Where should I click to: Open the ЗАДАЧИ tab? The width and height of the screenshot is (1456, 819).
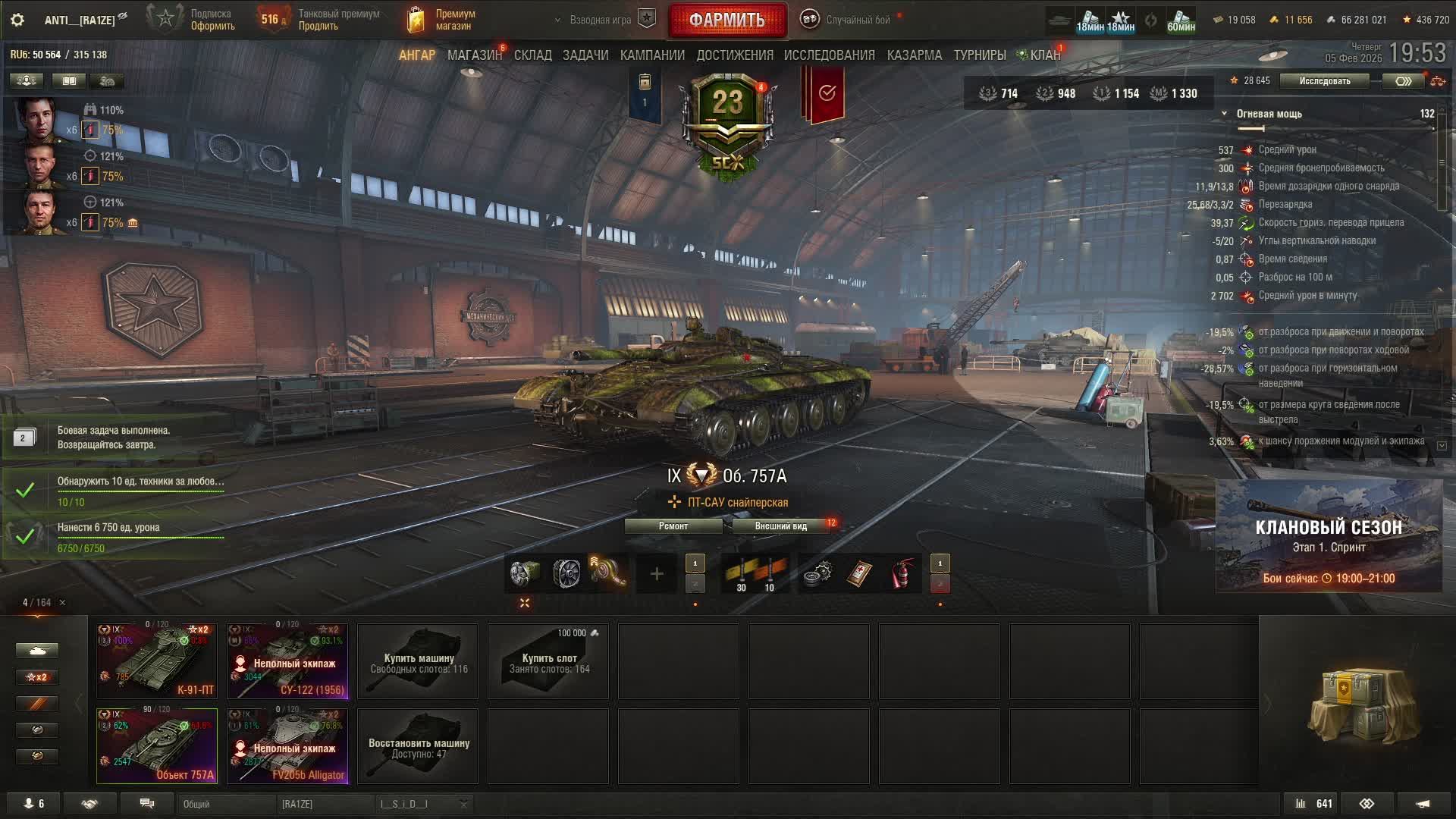coord(585,55)
